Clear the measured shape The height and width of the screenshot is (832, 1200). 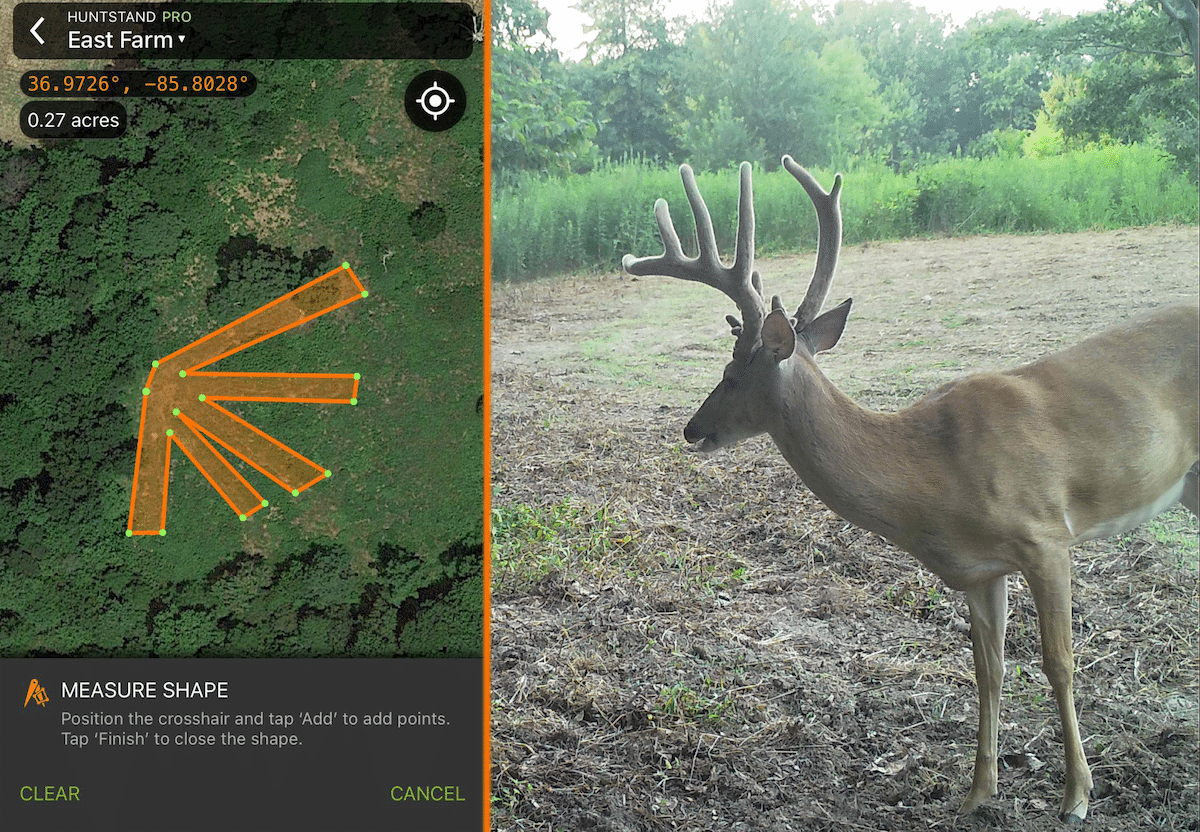(50, 794)
